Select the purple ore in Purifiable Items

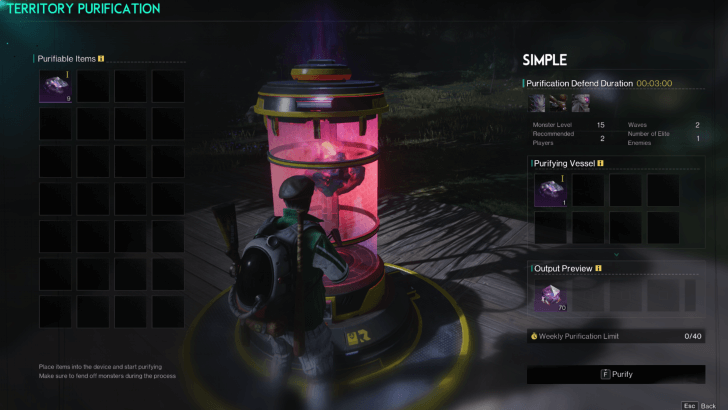coord(55,86)
